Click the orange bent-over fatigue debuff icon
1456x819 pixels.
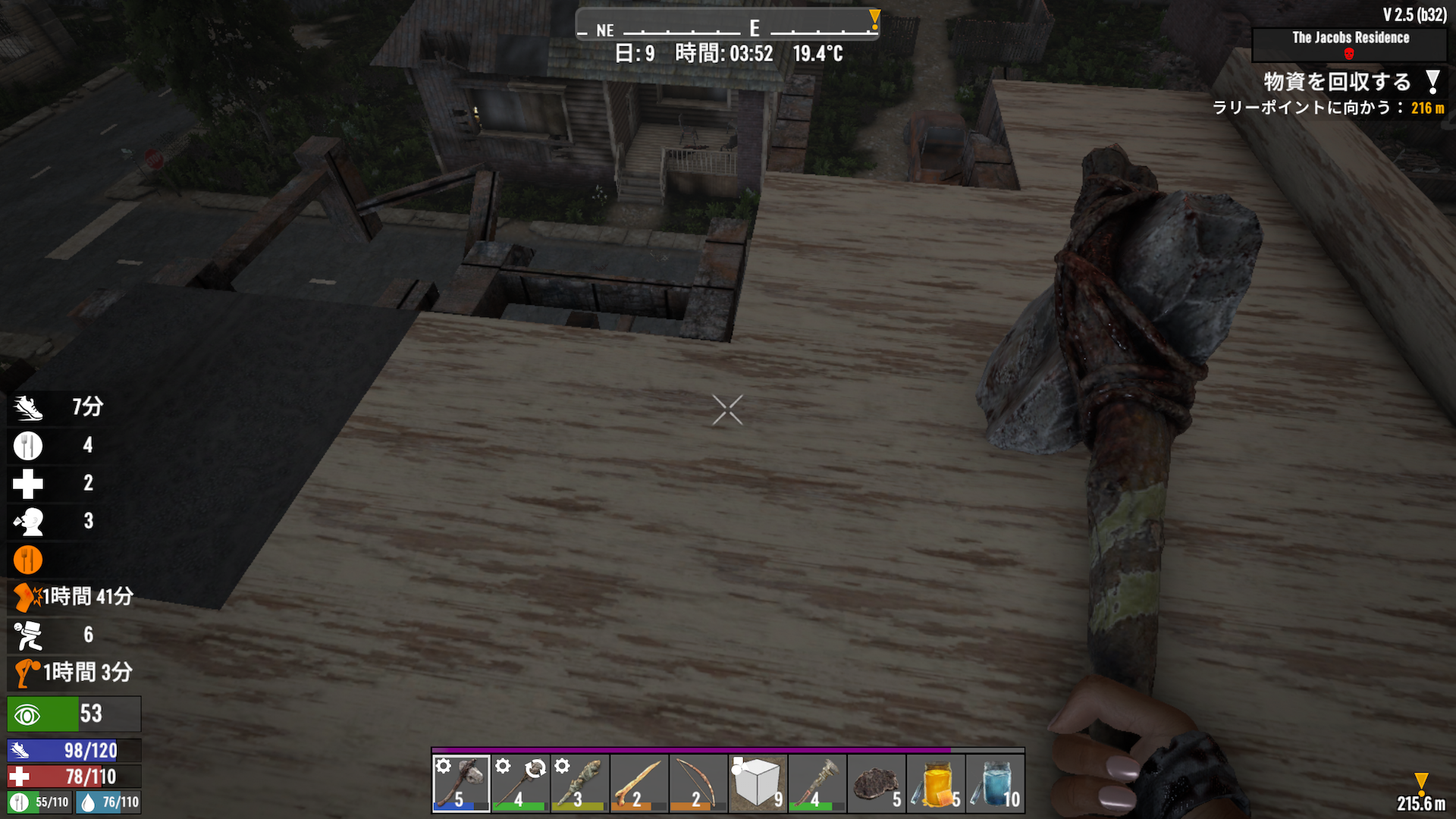point(28,673)
